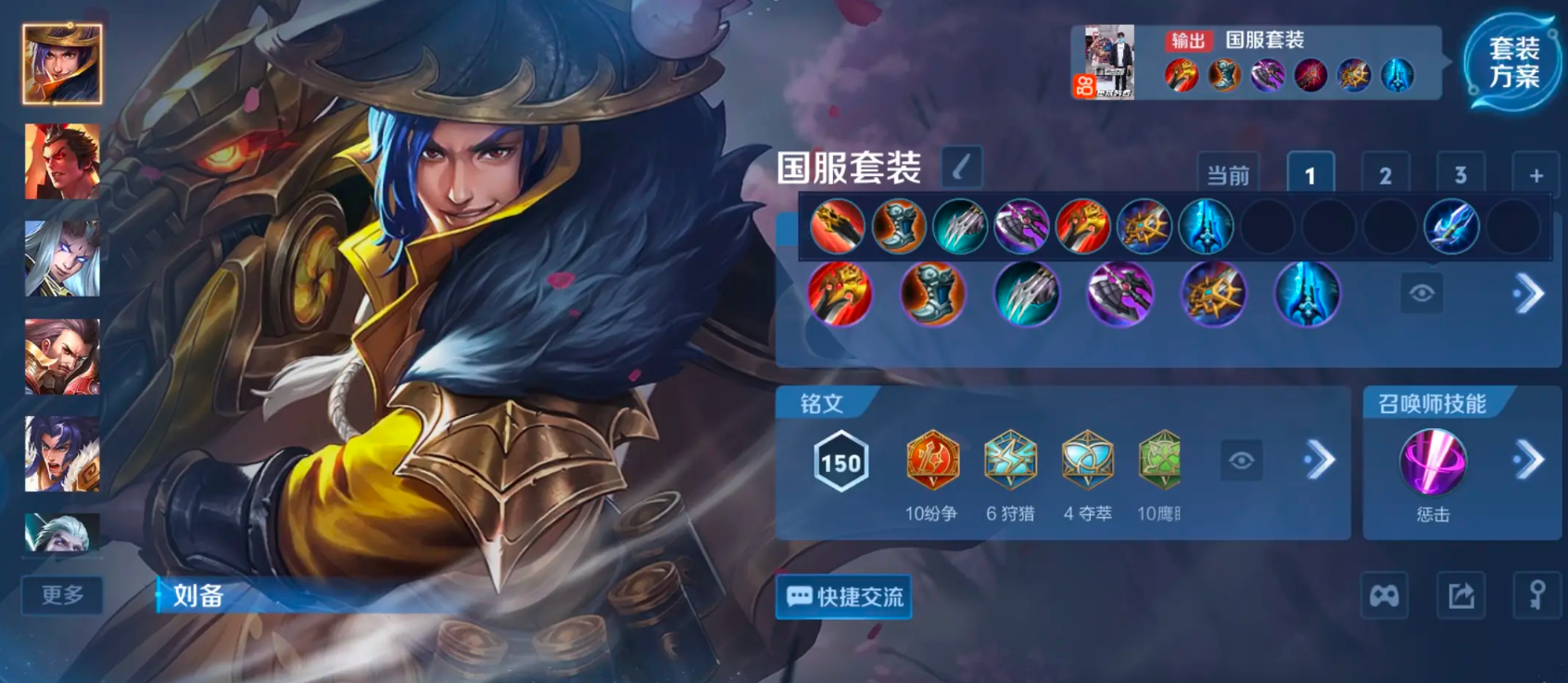Image resolution: width=1568 pixels, height=683 pixels.
Task: Switch to build tab 2
Action: click(x=1385, y=172)
